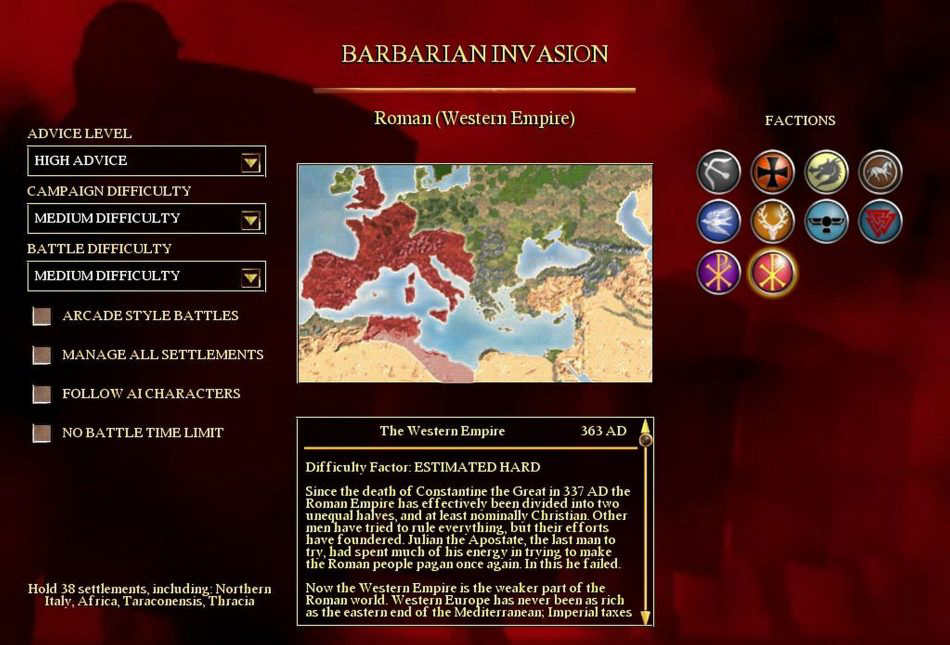This screenshot has height=645, width=950.
Task: Open the Advice Level dropdown
Action: [x=250, y=162]
